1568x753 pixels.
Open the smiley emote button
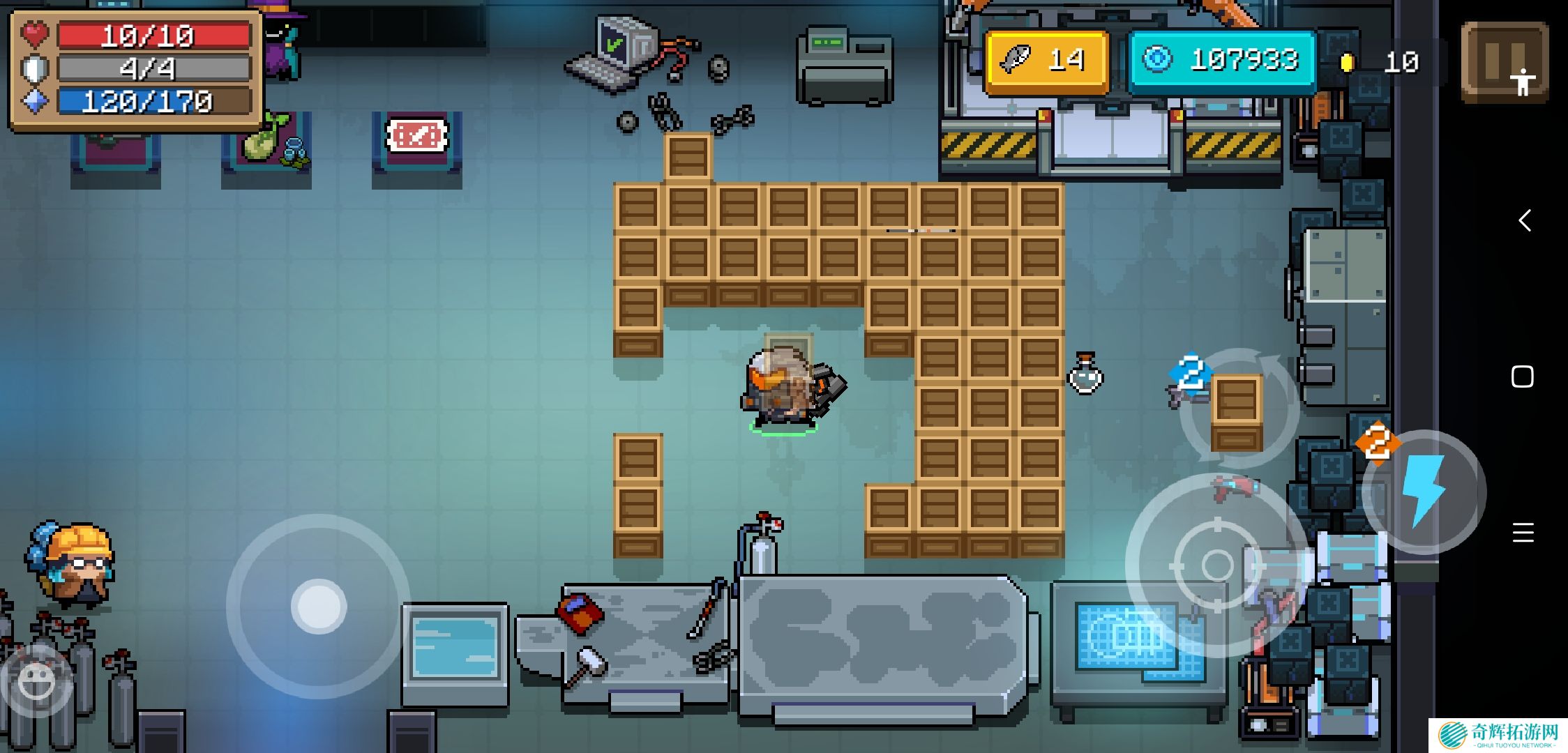36,680
